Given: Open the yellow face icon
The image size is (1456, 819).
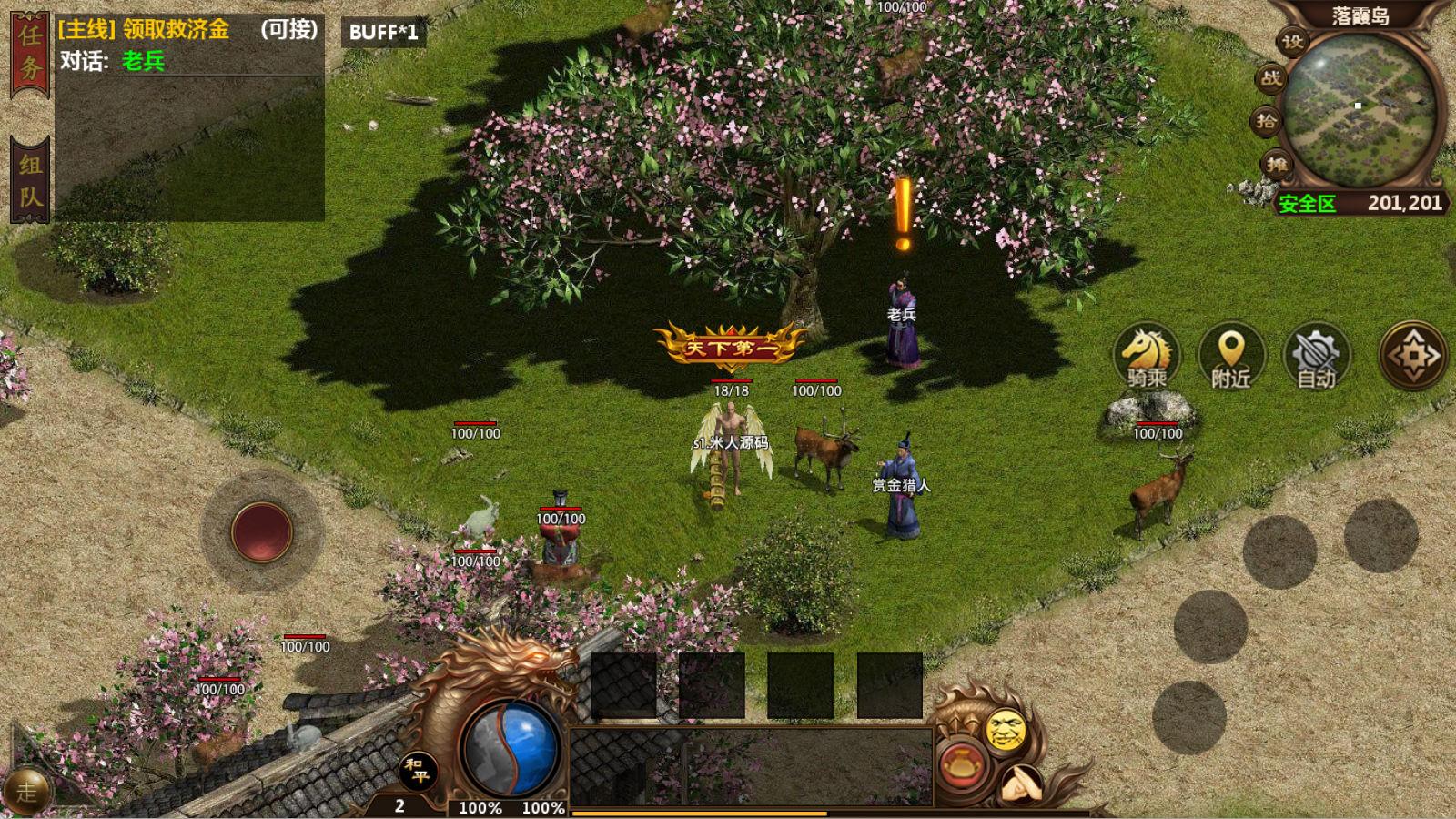Looking at the screenshot, I should click(x=1006, y=729).
